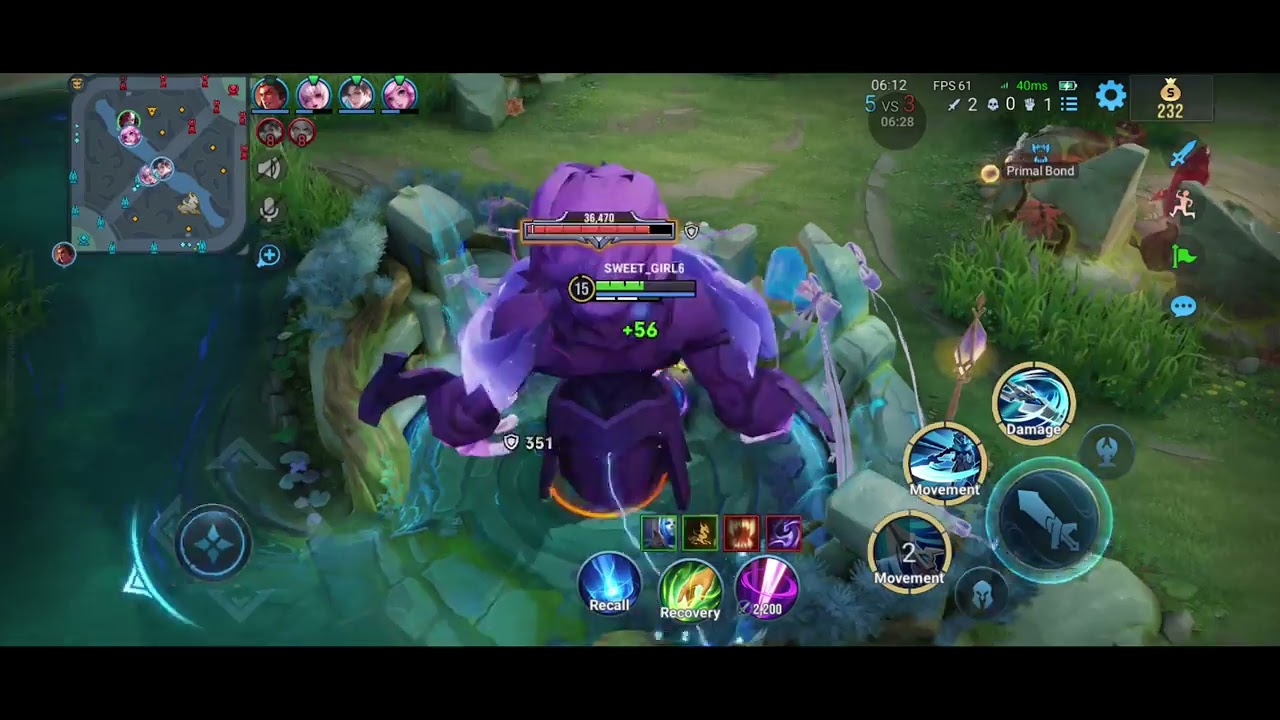
Task: Tap the helmet minion-targeting button
Action: (982, 595)
